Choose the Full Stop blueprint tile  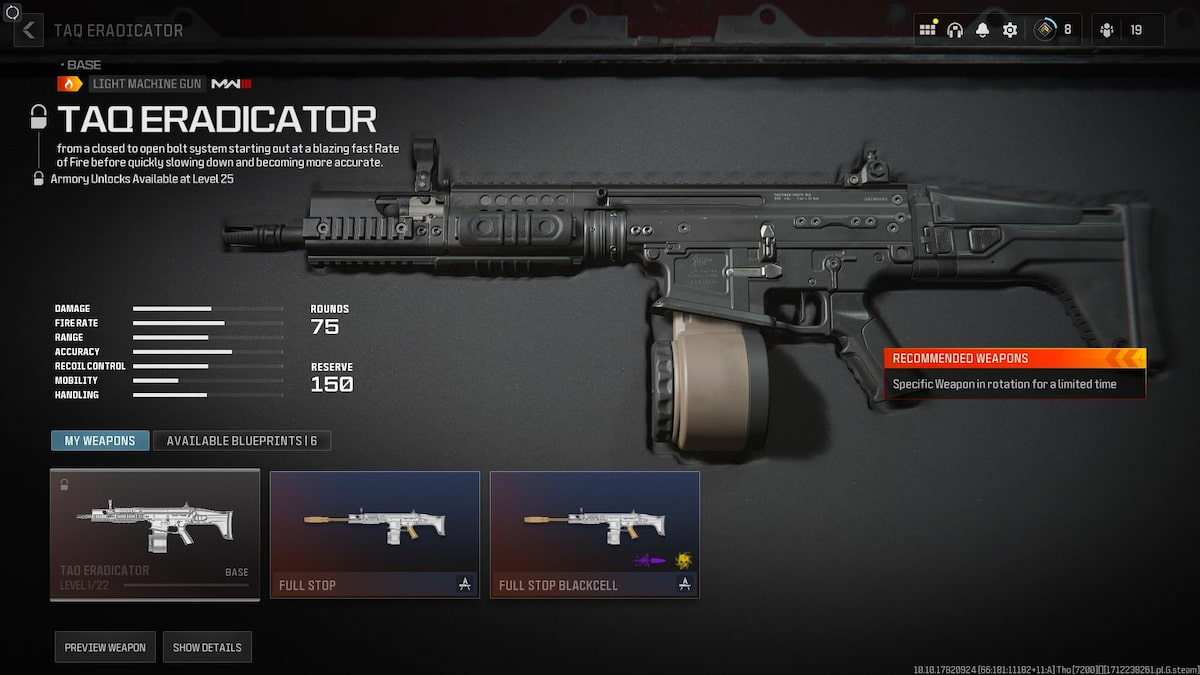coord(375,535)
